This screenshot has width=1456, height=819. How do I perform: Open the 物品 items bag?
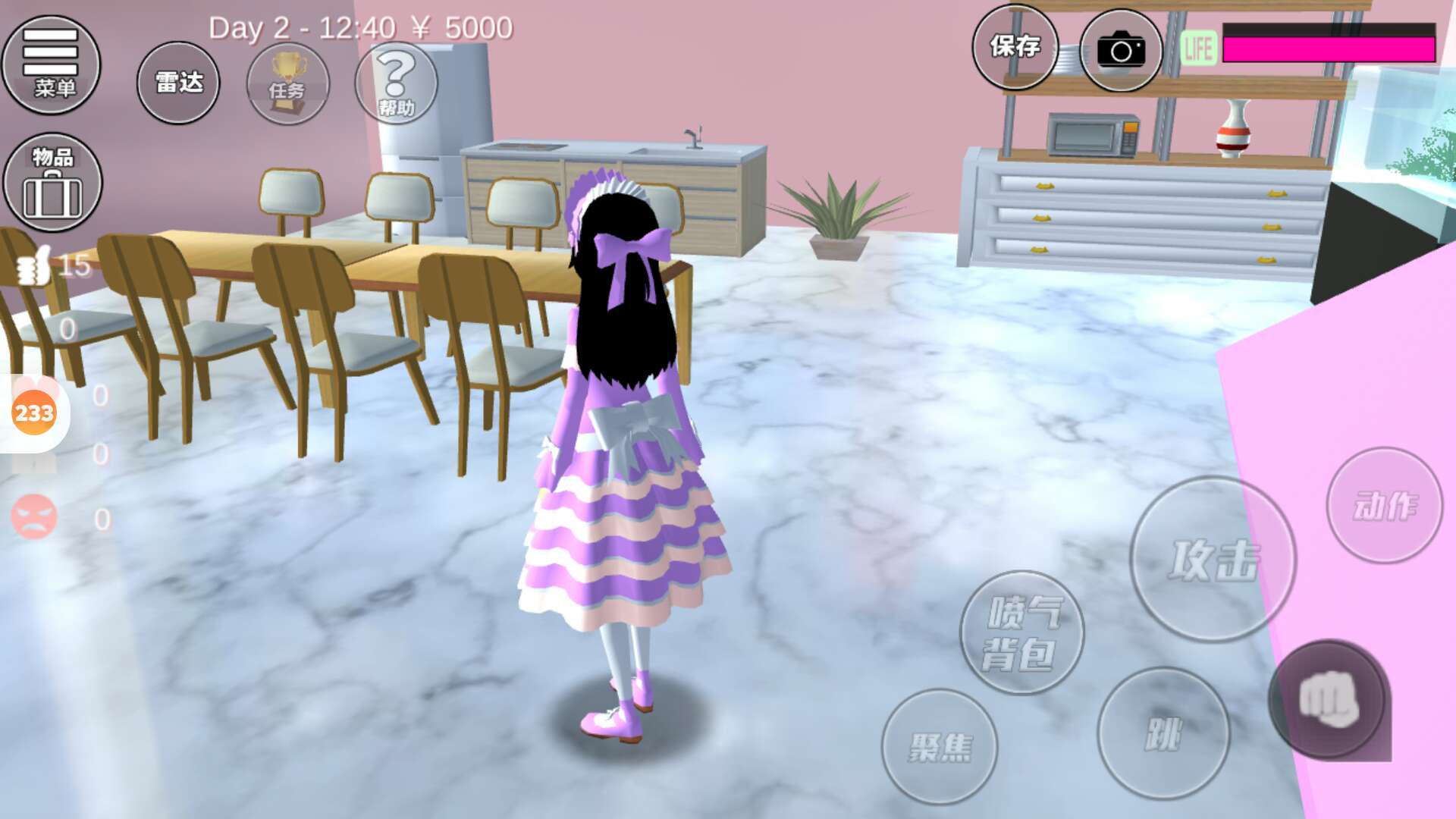click(x=52, y=182)
